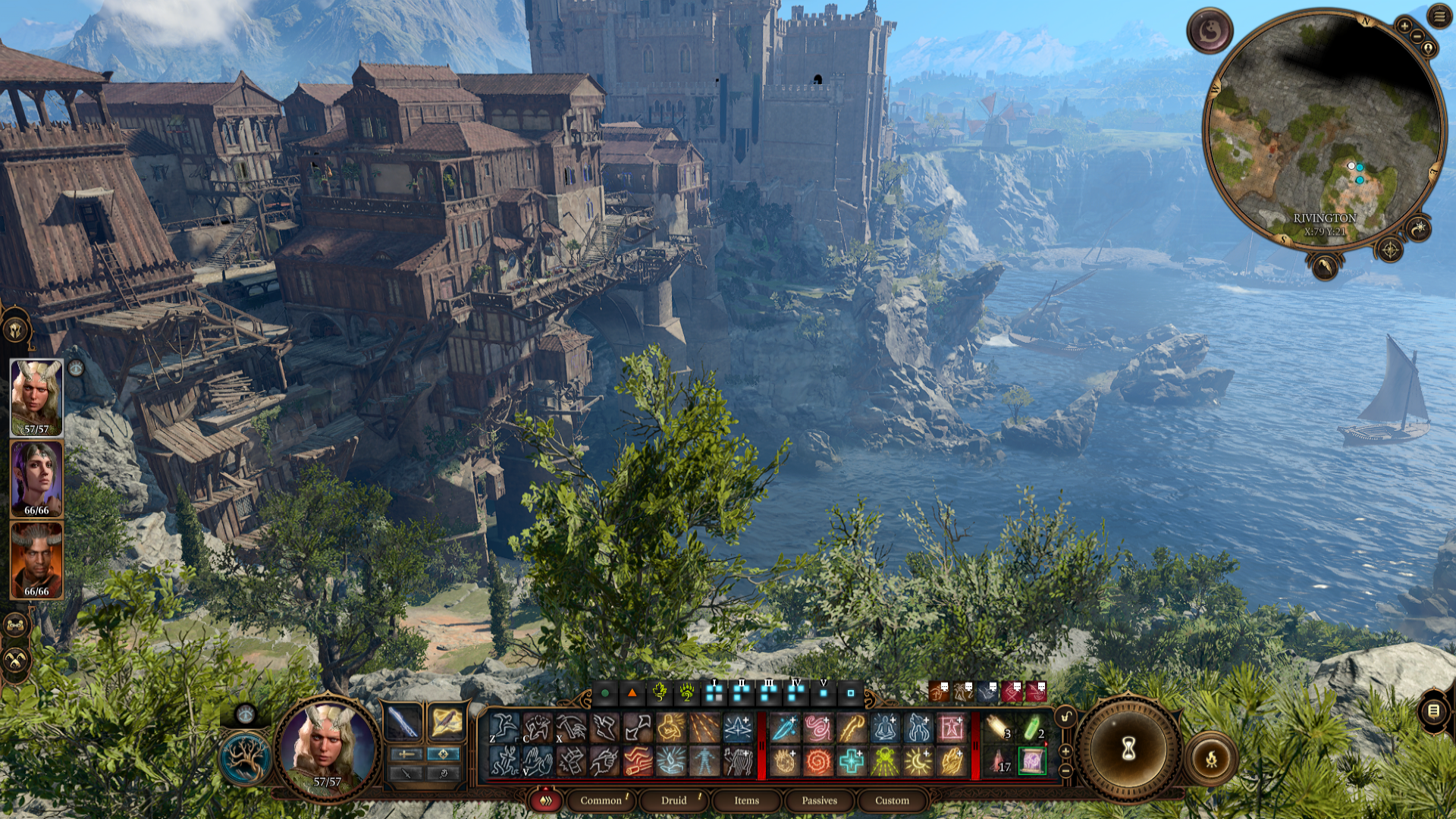Image resolution: width=1456 pixels, height=819 pixels.
Task: Cast the crescent moon spell
Action: (x=918, y=761)
